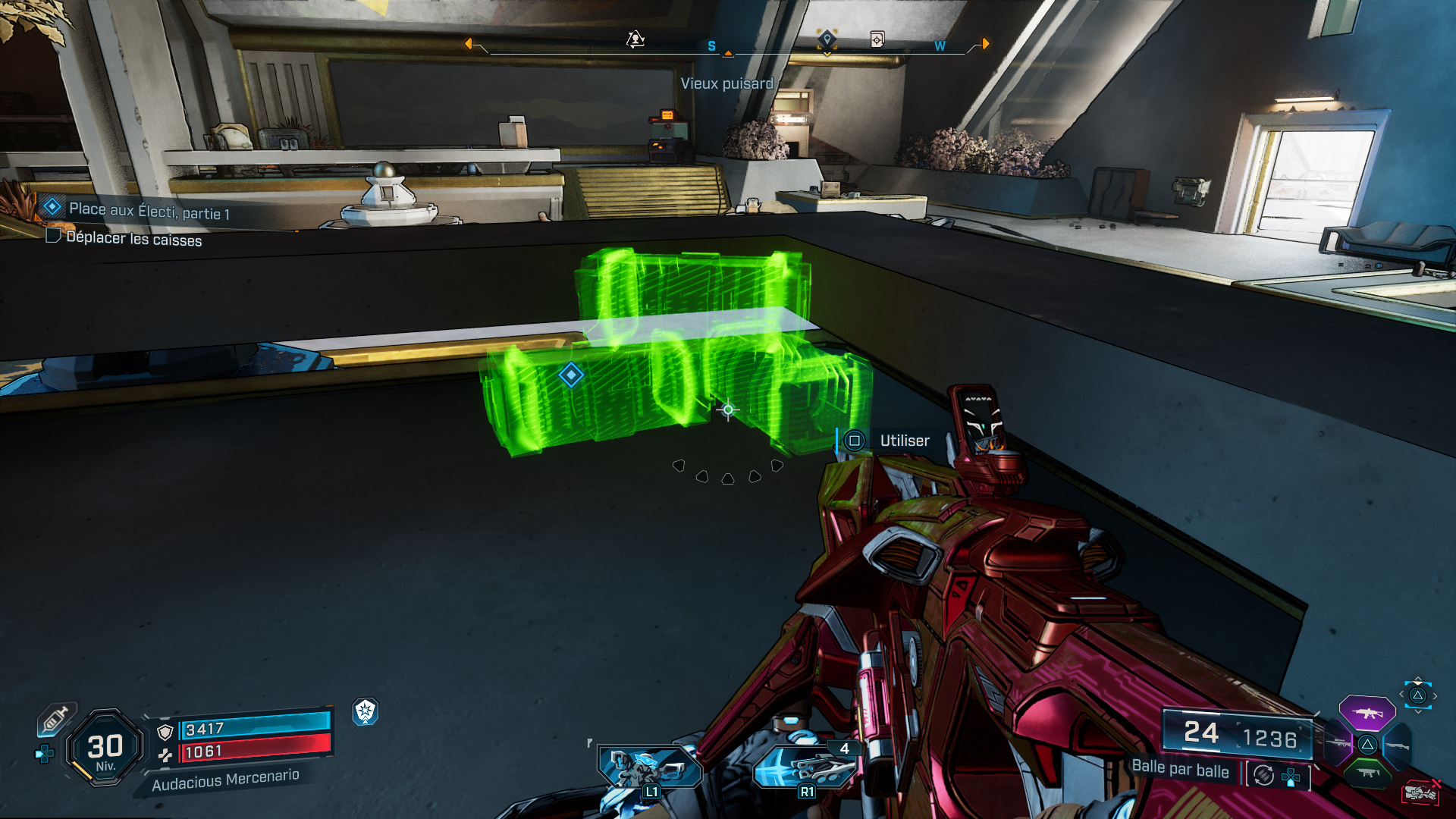Select the green submachine gun weapon slot

pyautogui.click(x=1367, y=773)
